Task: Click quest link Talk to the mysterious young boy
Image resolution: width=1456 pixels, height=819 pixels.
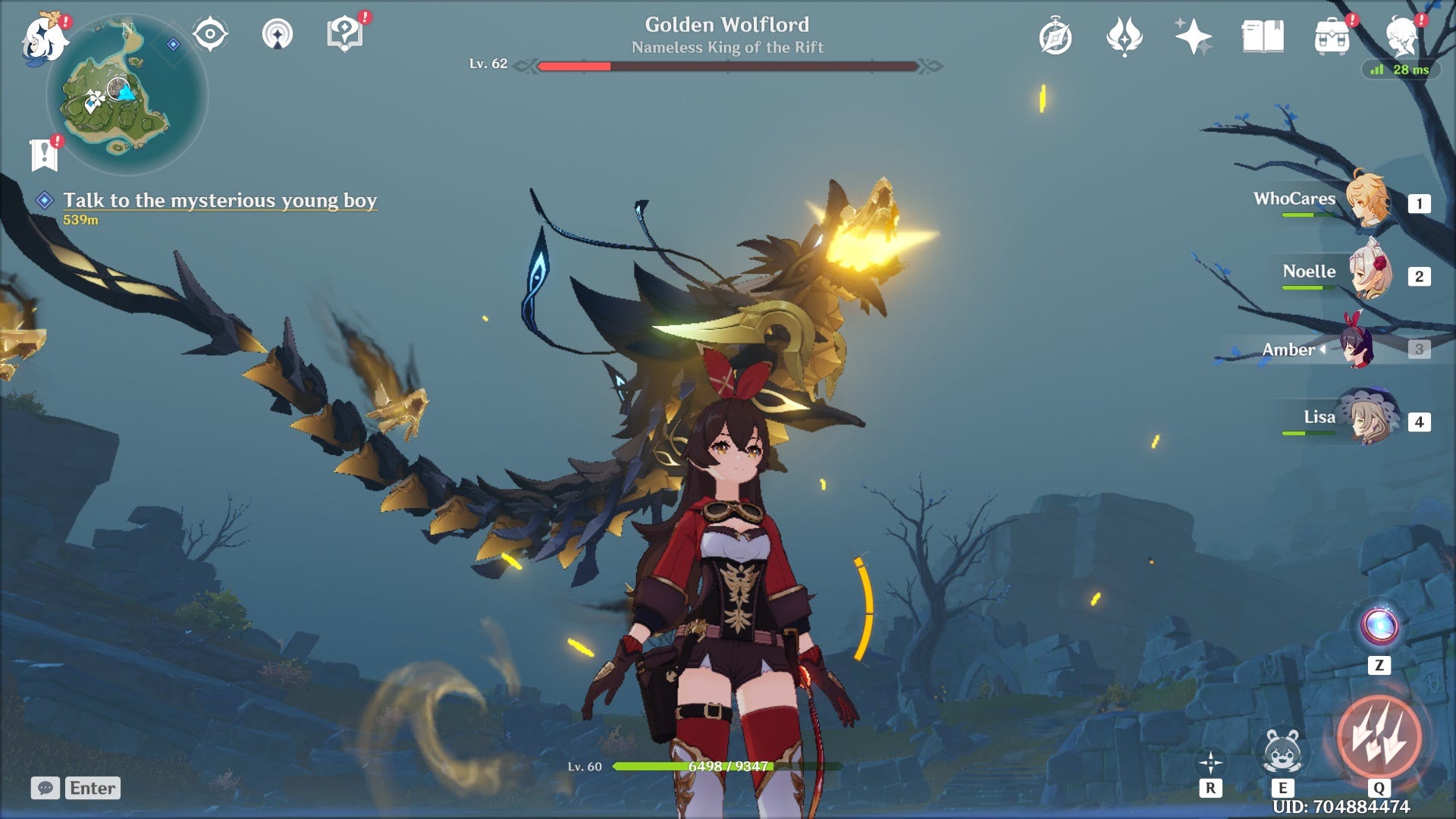Action: click(221, 200)
